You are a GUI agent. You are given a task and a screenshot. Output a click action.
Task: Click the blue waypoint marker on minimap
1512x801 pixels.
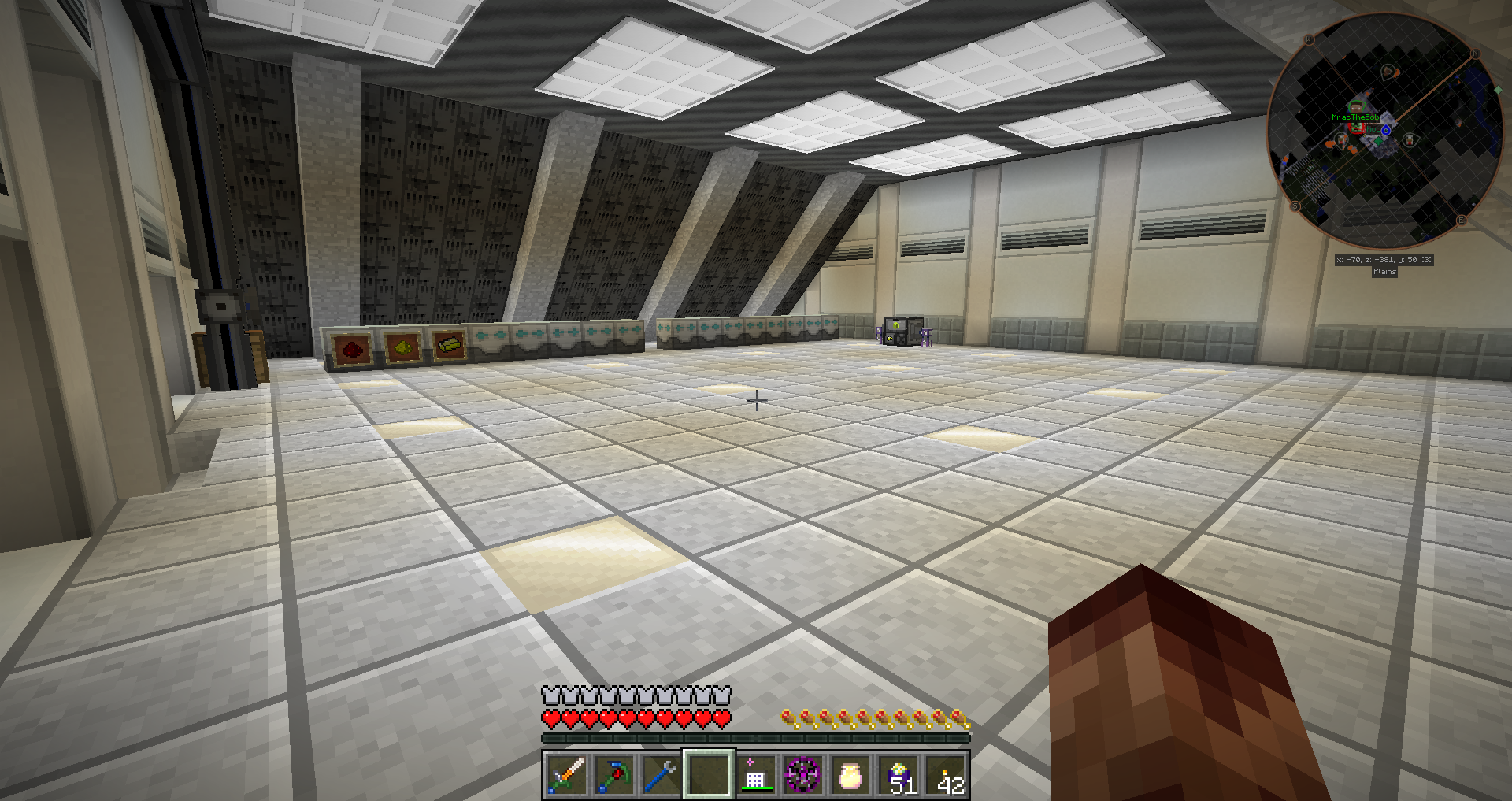pyautogui.click(x=1386, y=130)
